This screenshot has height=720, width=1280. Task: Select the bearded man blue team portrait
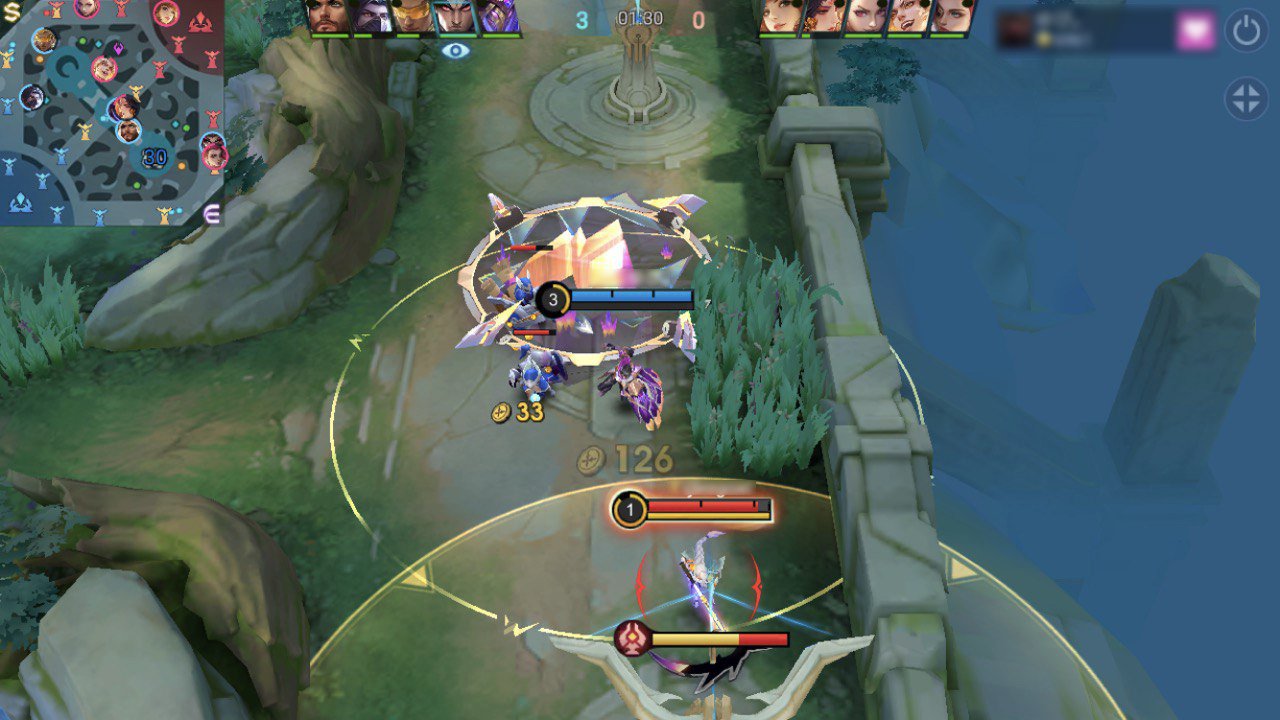329,17
